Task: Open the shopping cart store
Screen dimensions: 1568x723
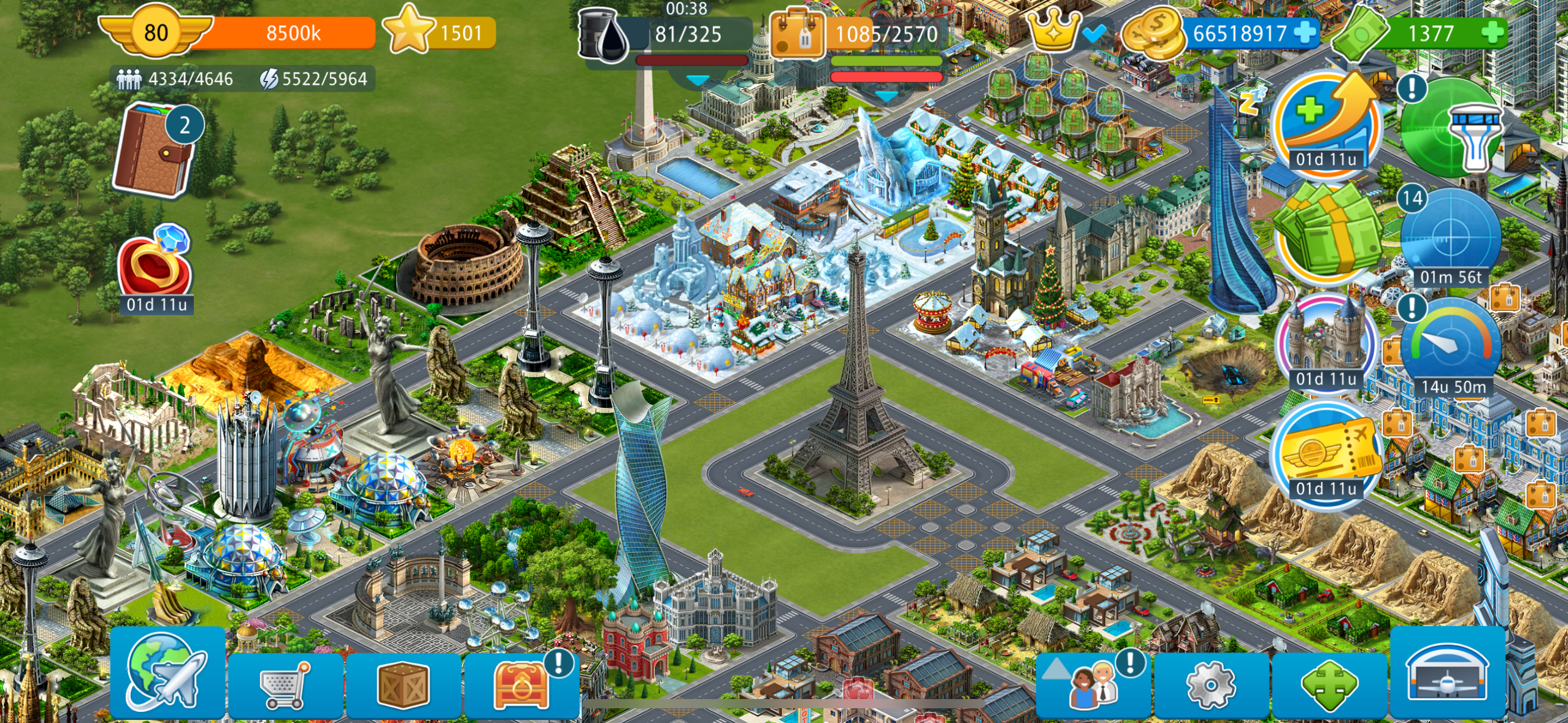Action: click(286, 684)
